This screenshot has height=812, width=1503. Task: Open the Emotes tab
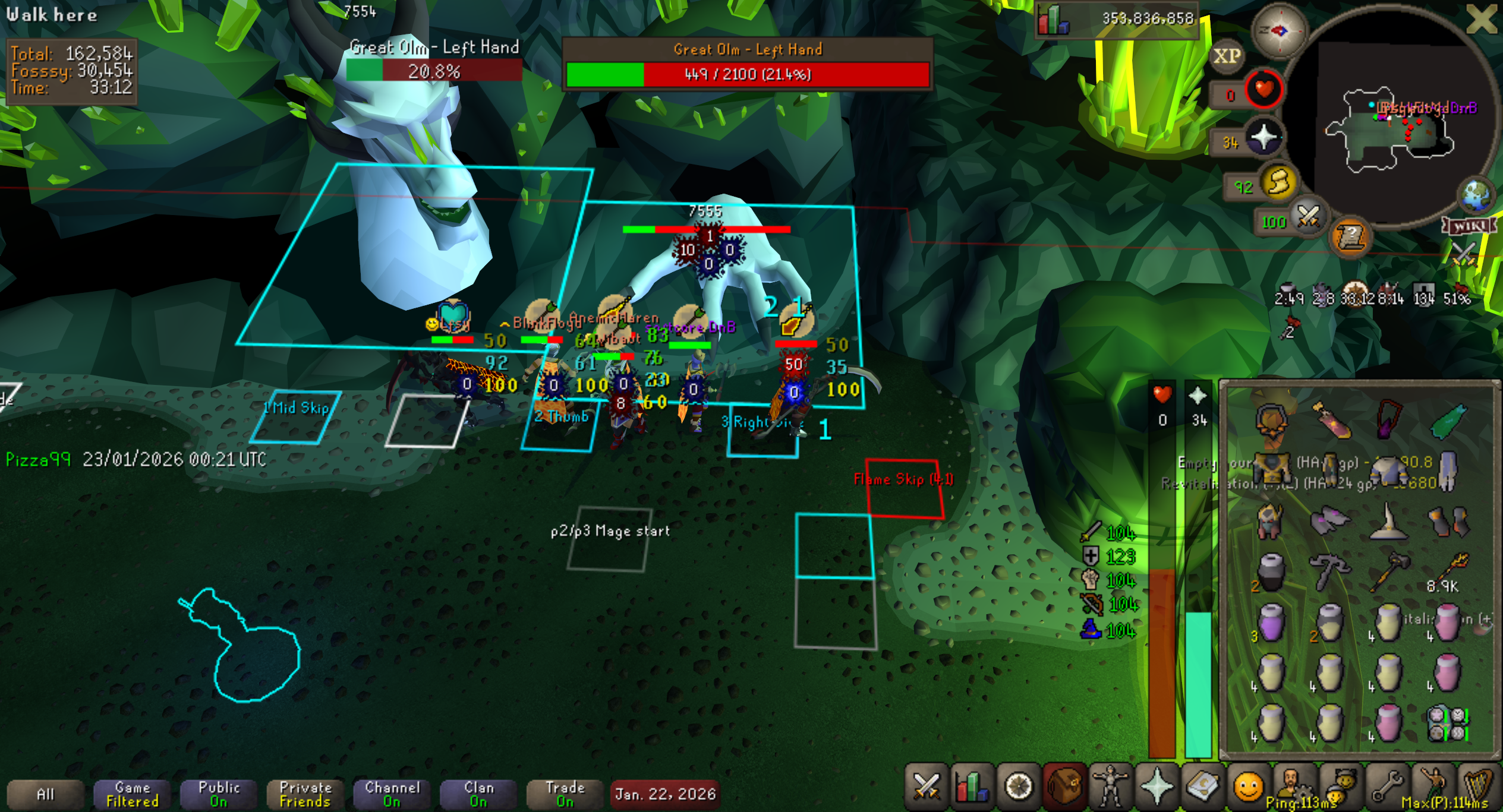pos(1248,788)
